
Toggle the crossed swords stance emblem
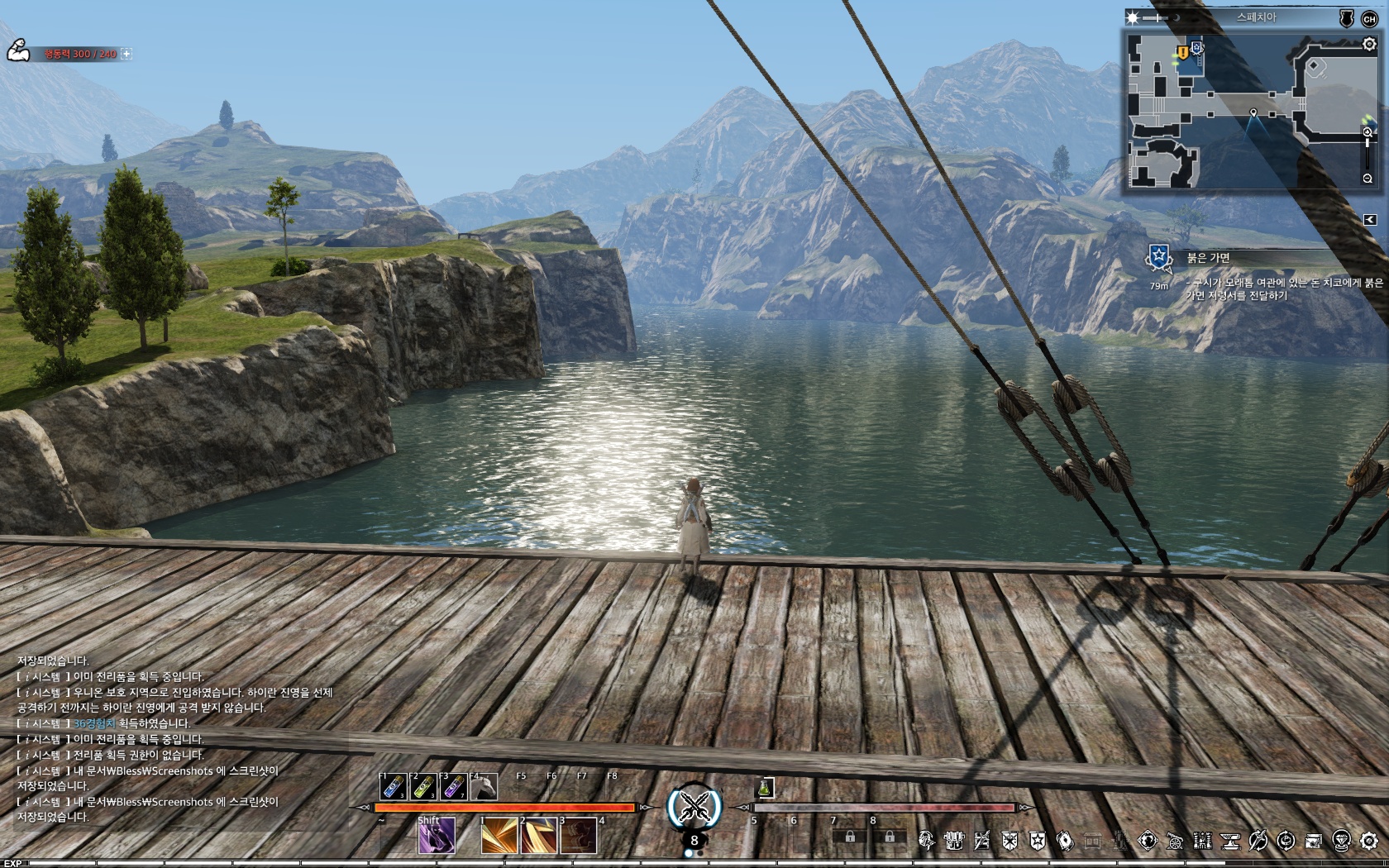pos(694,807)
